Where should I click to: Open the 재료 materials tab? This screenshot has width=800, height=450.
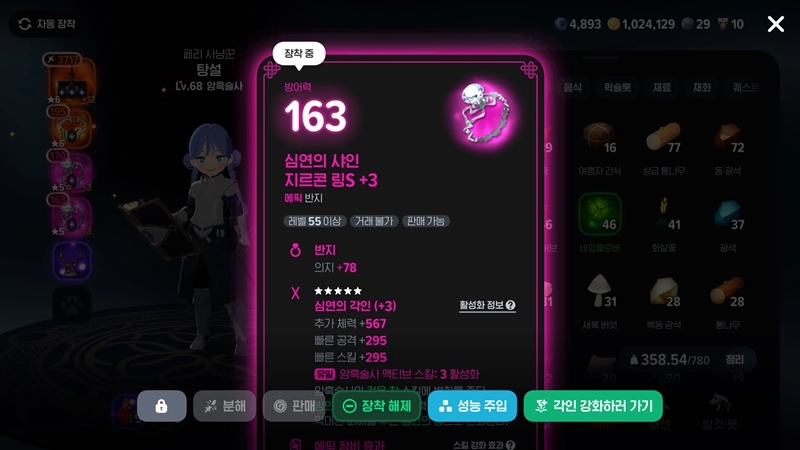coord(661,88)
